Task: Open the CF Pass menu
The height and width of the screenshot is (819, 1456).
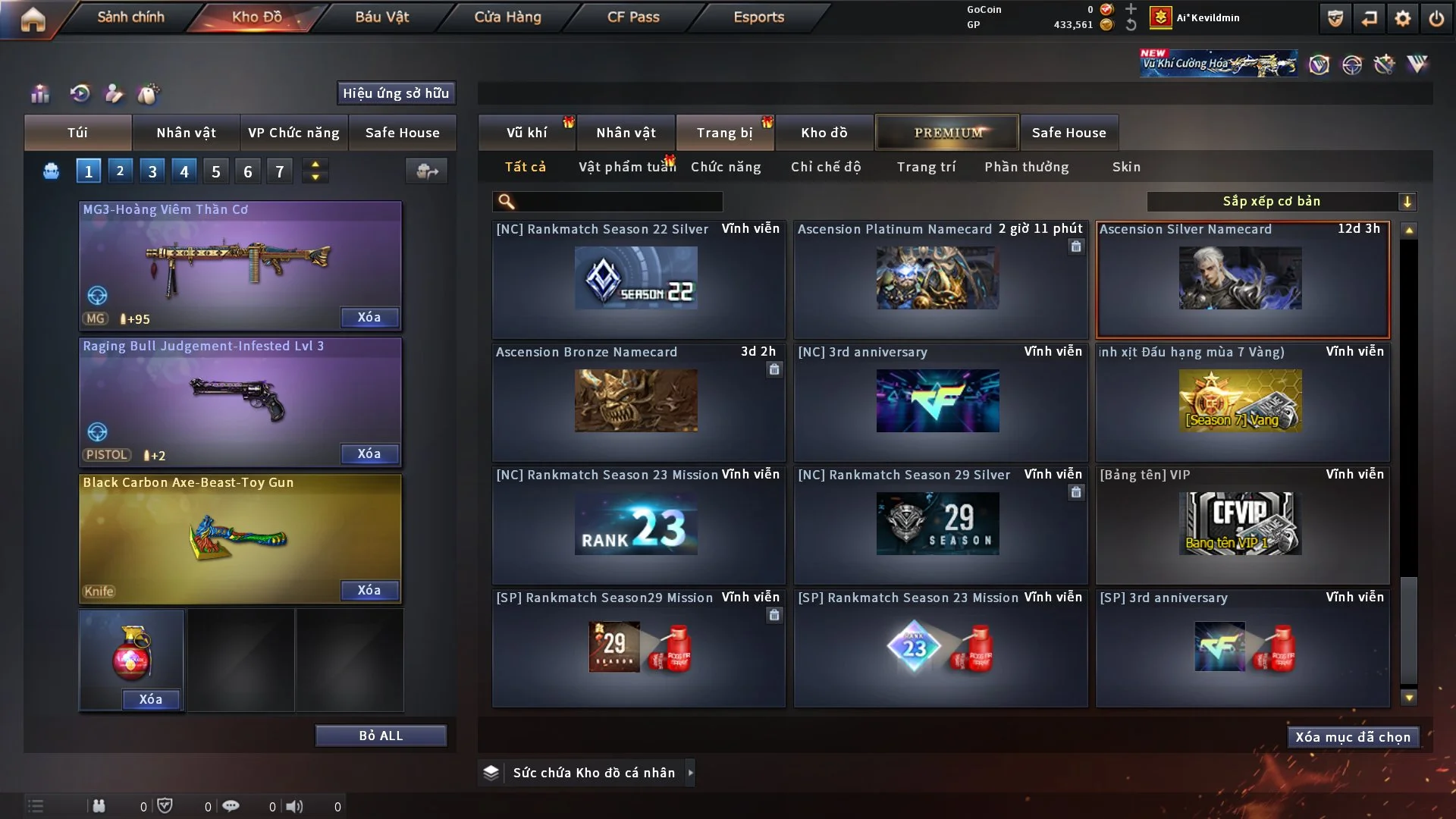Action: click(x=633, y=17)
